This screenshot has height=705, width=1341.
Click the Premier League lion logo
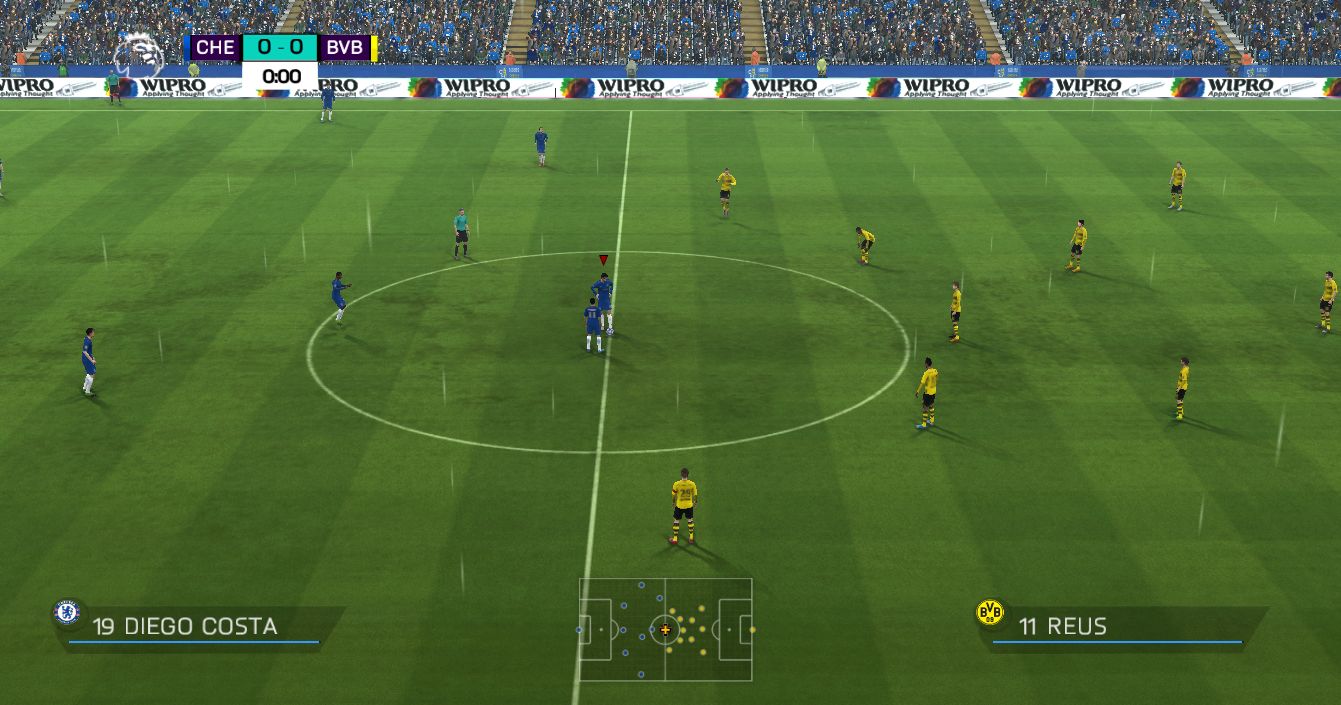137,54
